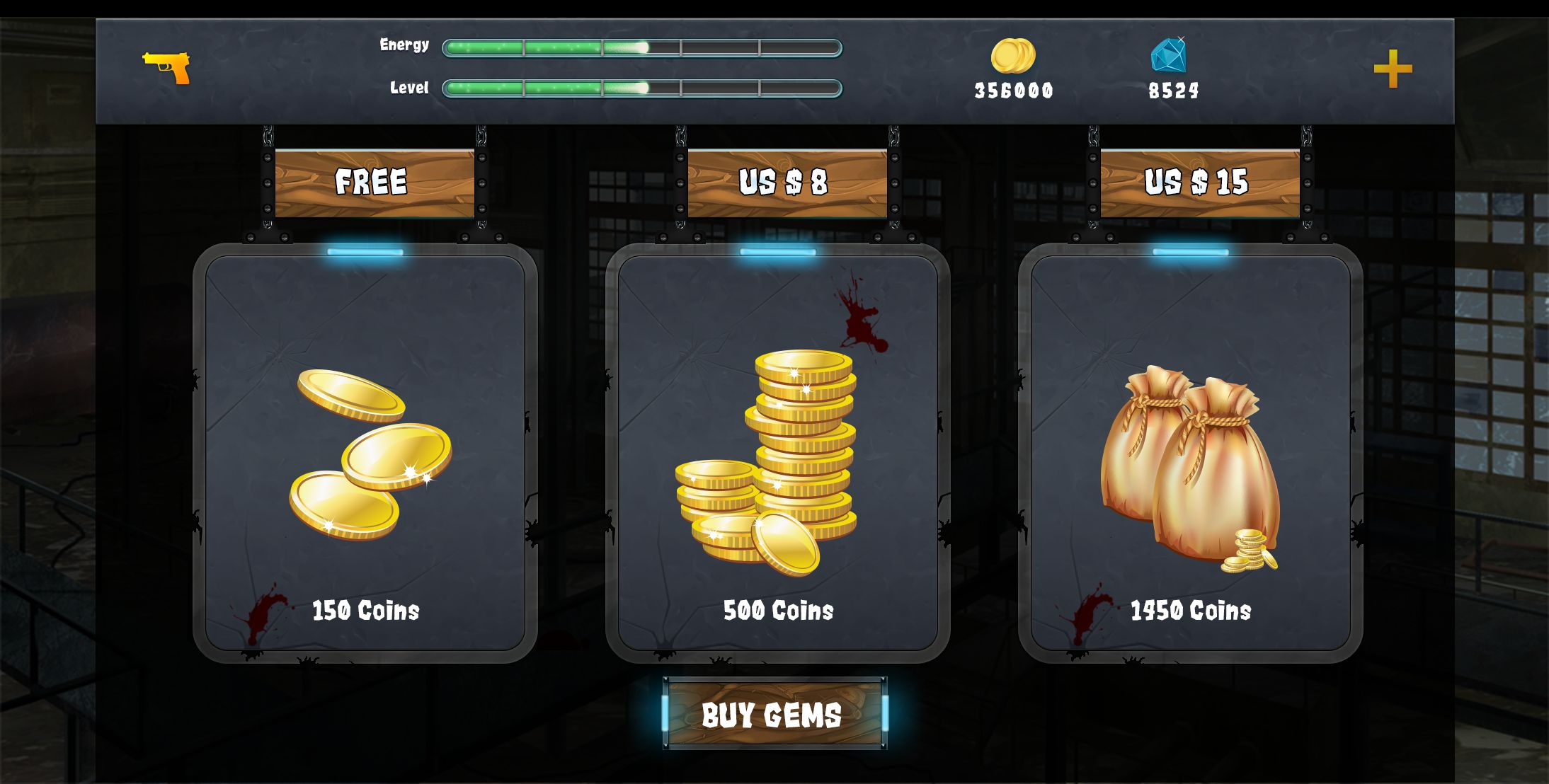
Task: Purchase the 500 Coins stack
Action: coord(777,453)
